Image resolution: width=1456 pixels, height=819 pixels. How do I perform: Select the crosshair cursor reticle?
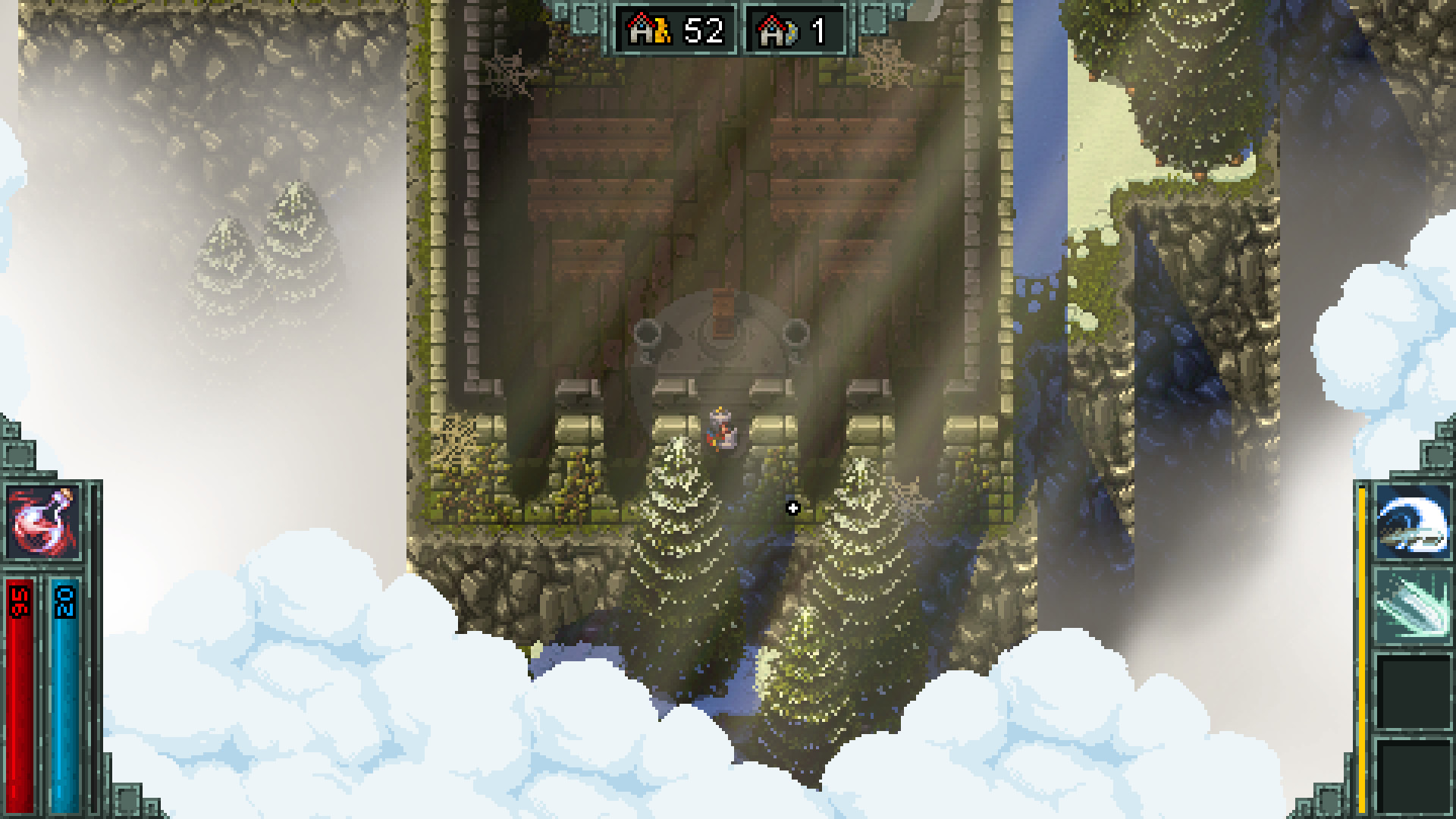click(x=793, y=509)
